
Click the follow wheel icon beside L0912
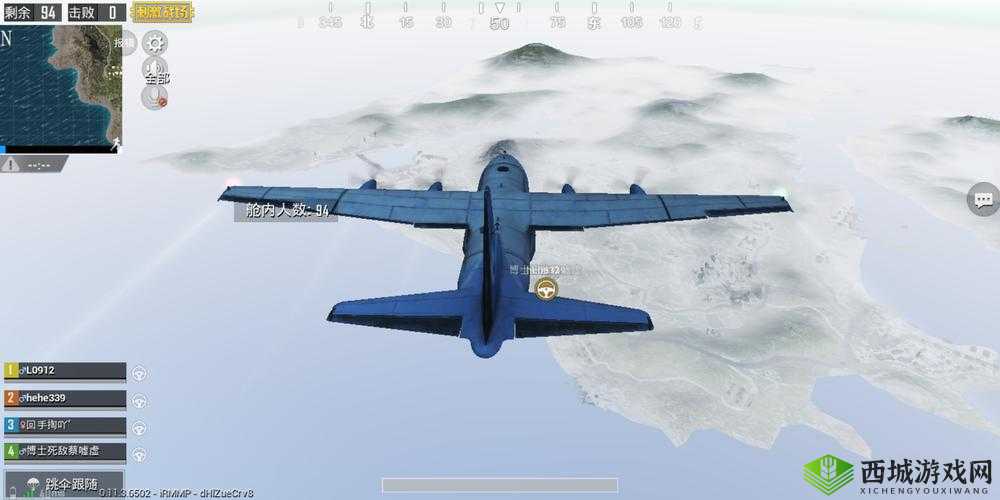pos(140,372)
